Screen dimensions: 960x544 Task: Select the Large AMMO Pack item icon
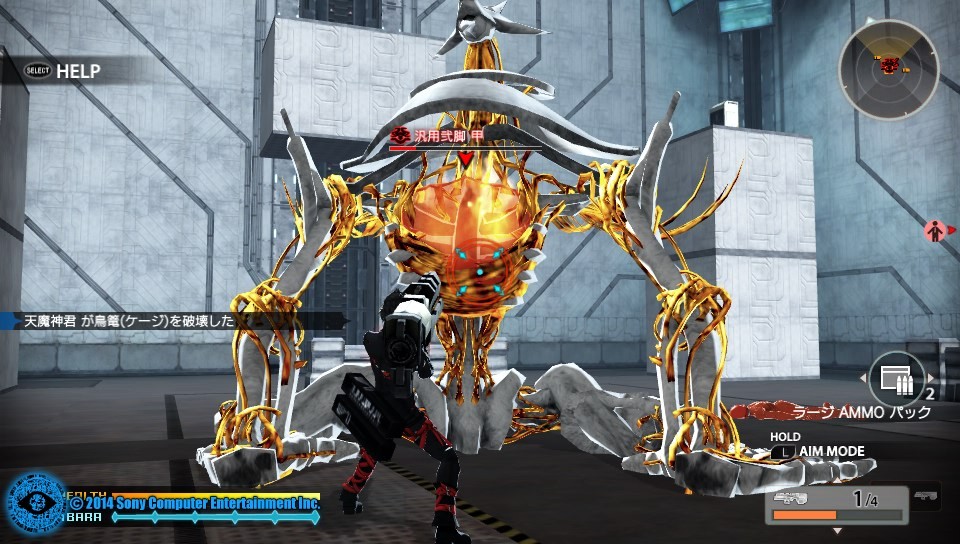pyautogui.click(x=896, y=381)
